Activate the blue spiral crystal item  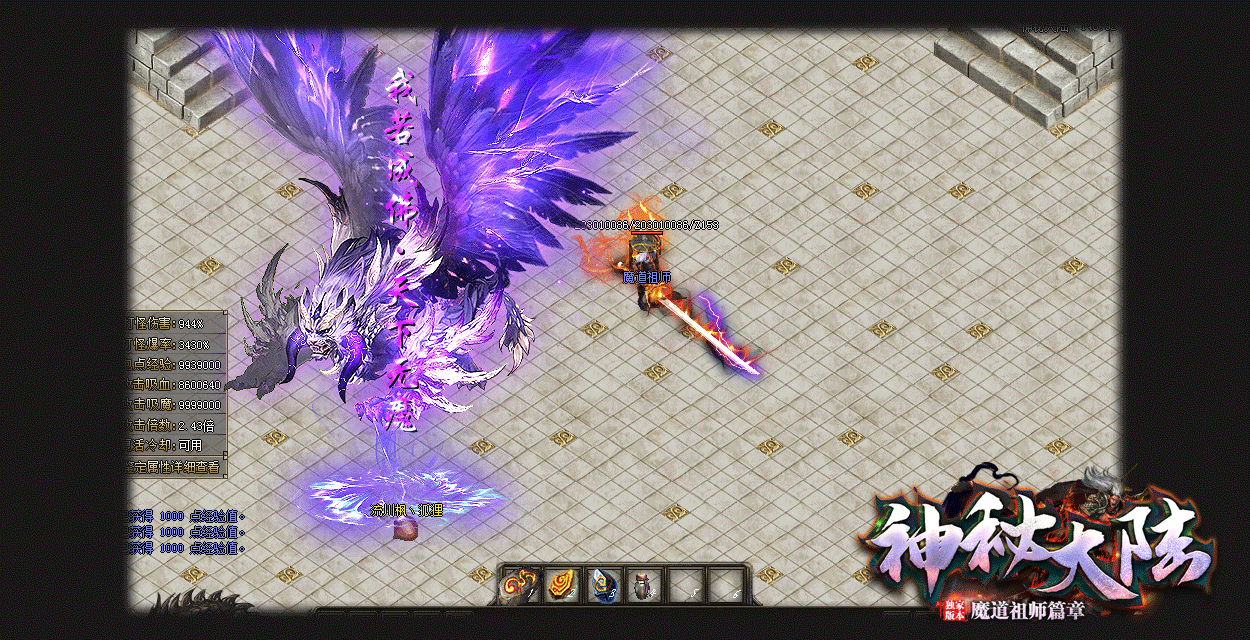[x=603, y=585]
